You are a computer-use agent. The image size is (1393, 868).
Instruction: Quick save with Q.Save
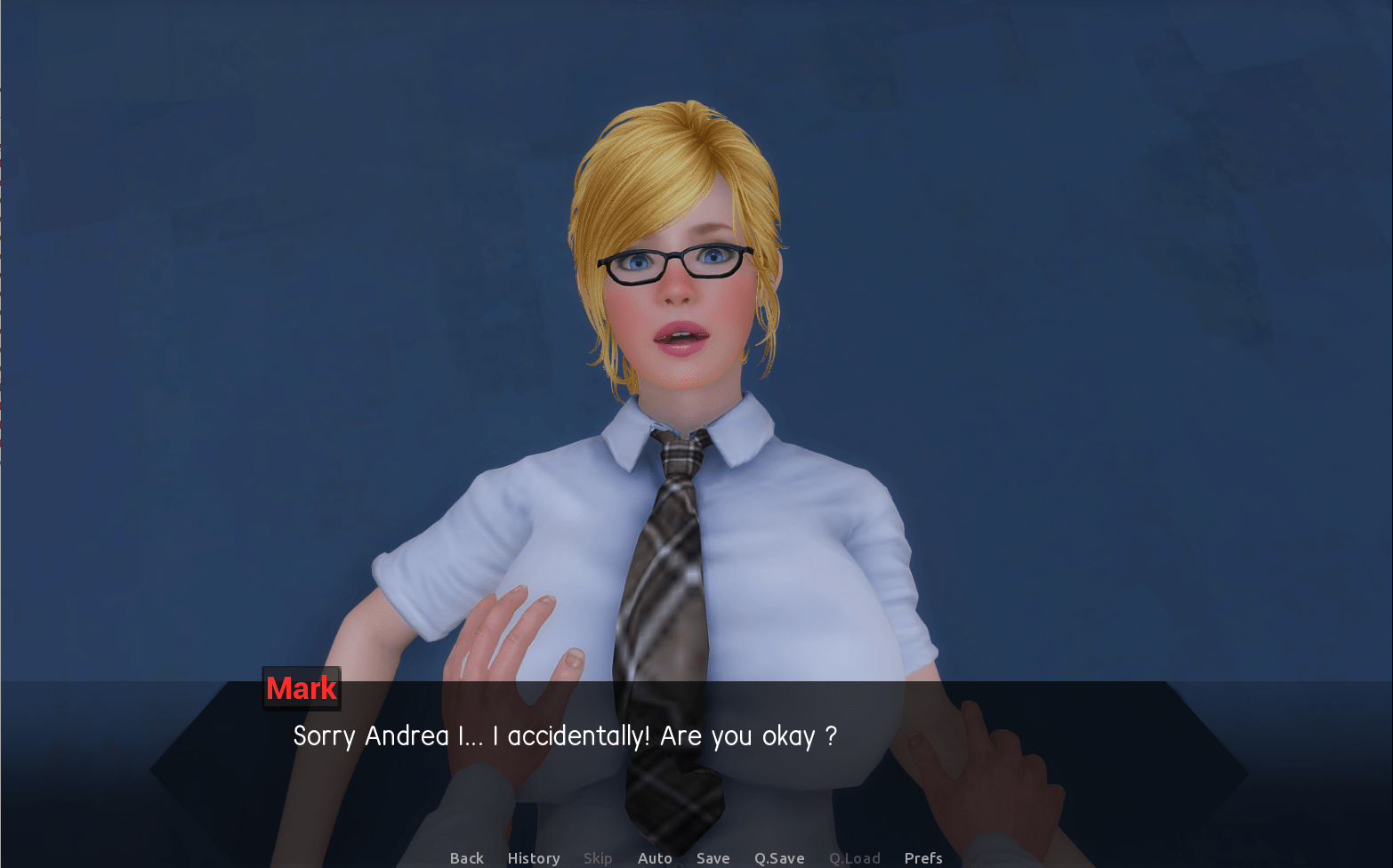pos(779,858)
